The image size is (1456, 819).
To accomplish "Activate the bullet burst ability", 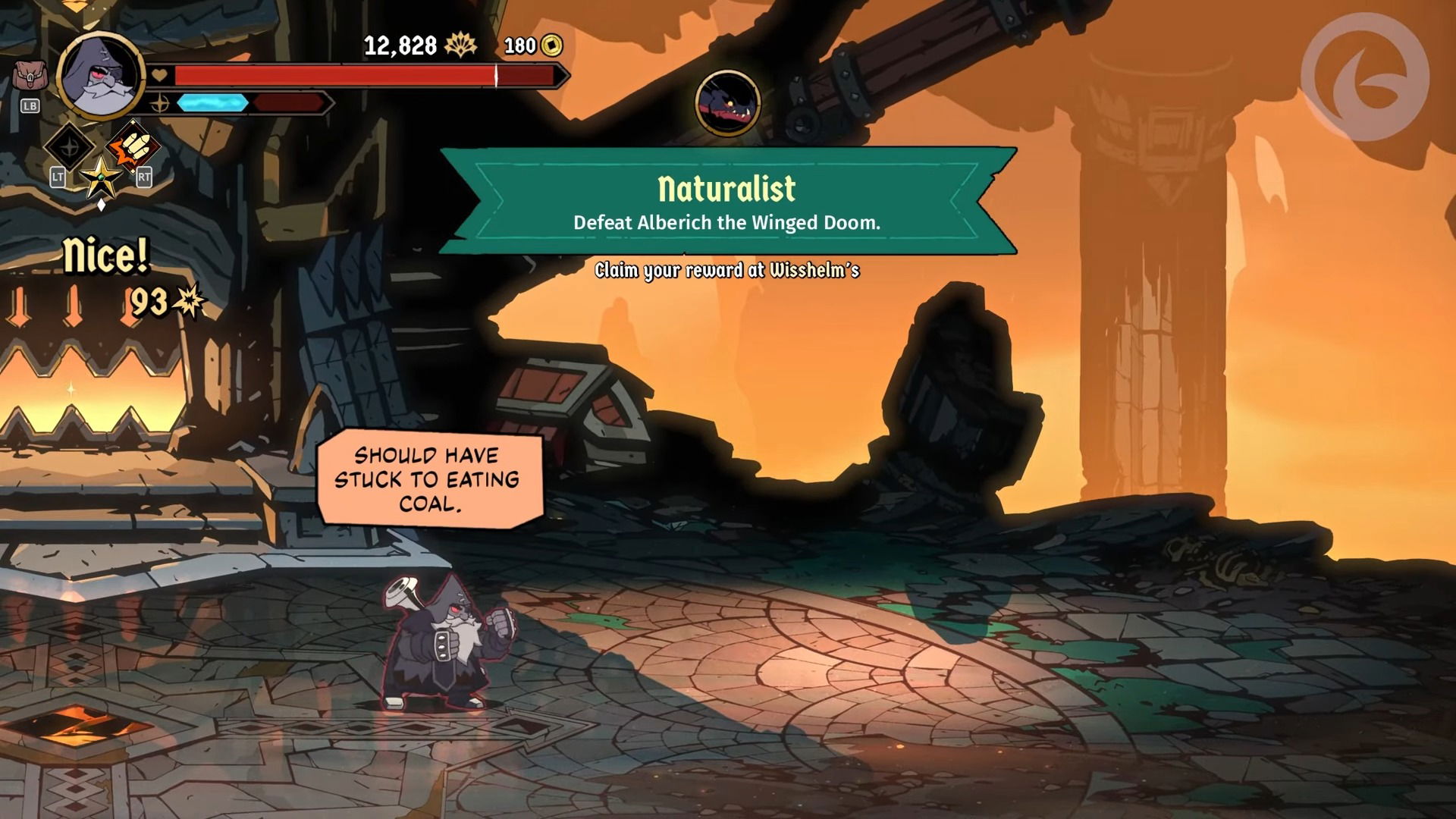I will (133, 146).
